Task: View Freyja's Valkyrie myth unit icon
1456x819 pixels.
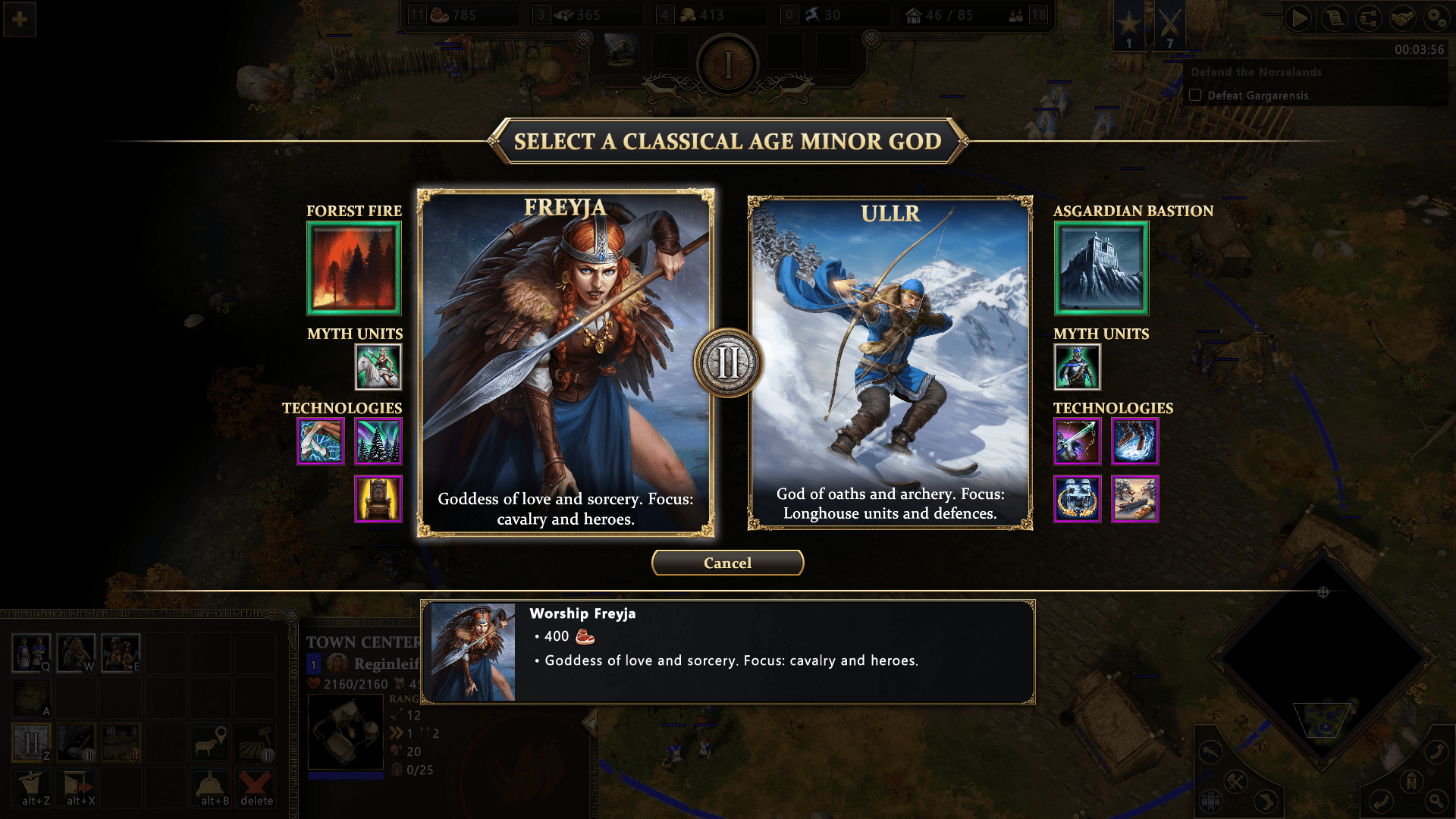Action: tap(378, 367)
